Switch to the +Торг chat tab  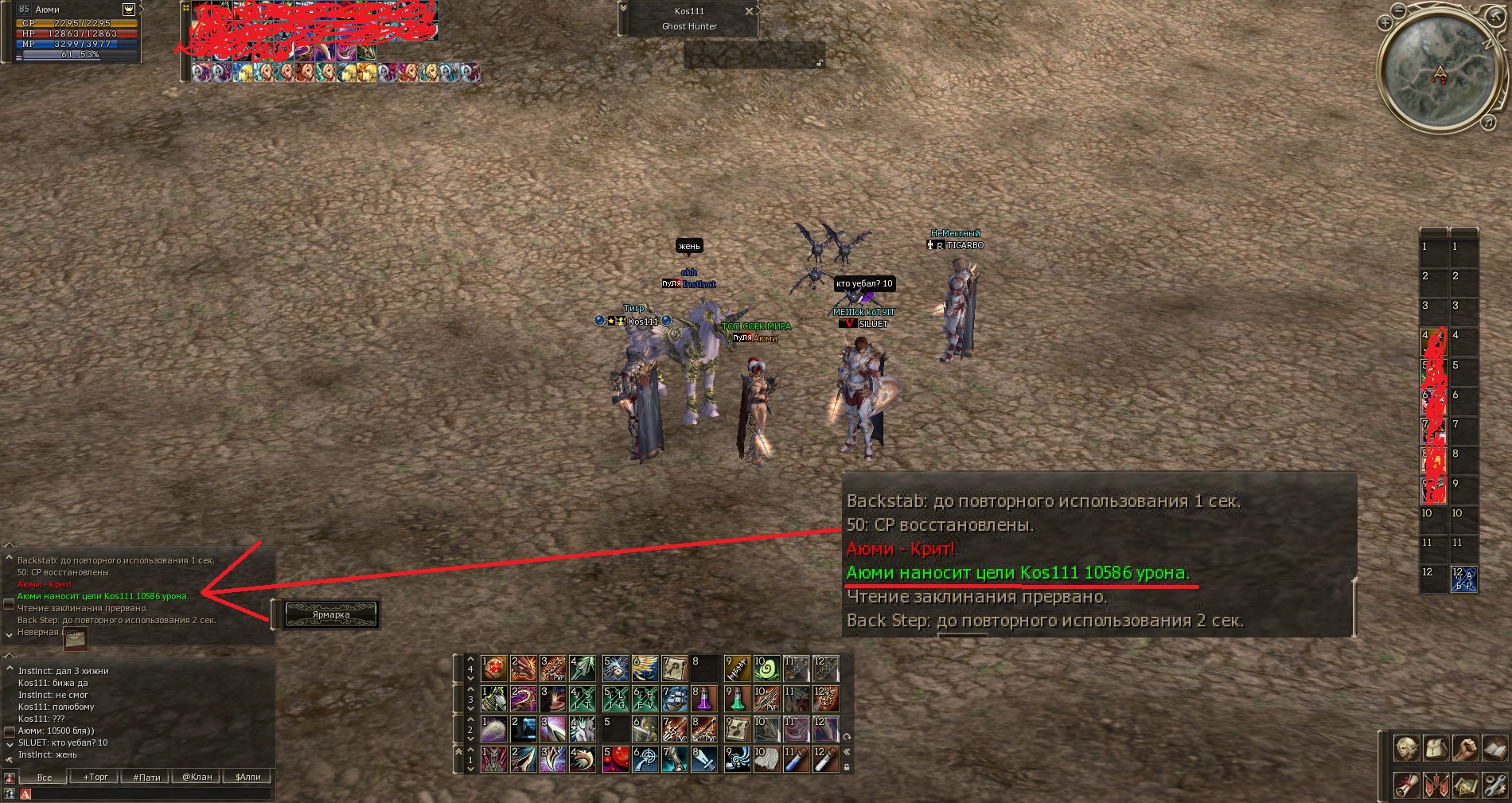[95, 778]
